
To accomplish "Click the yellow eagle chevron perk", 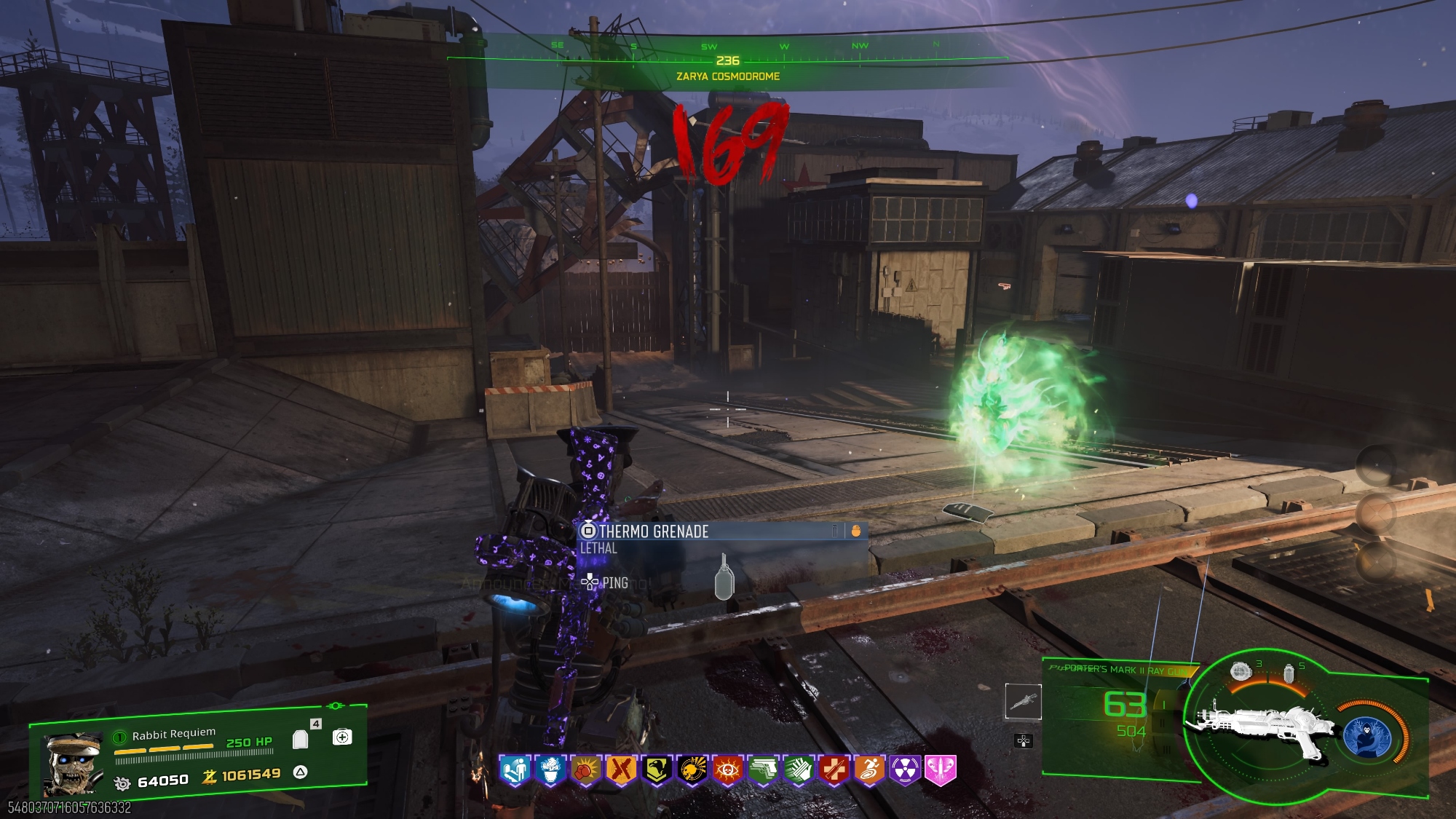I will [657, 769].
